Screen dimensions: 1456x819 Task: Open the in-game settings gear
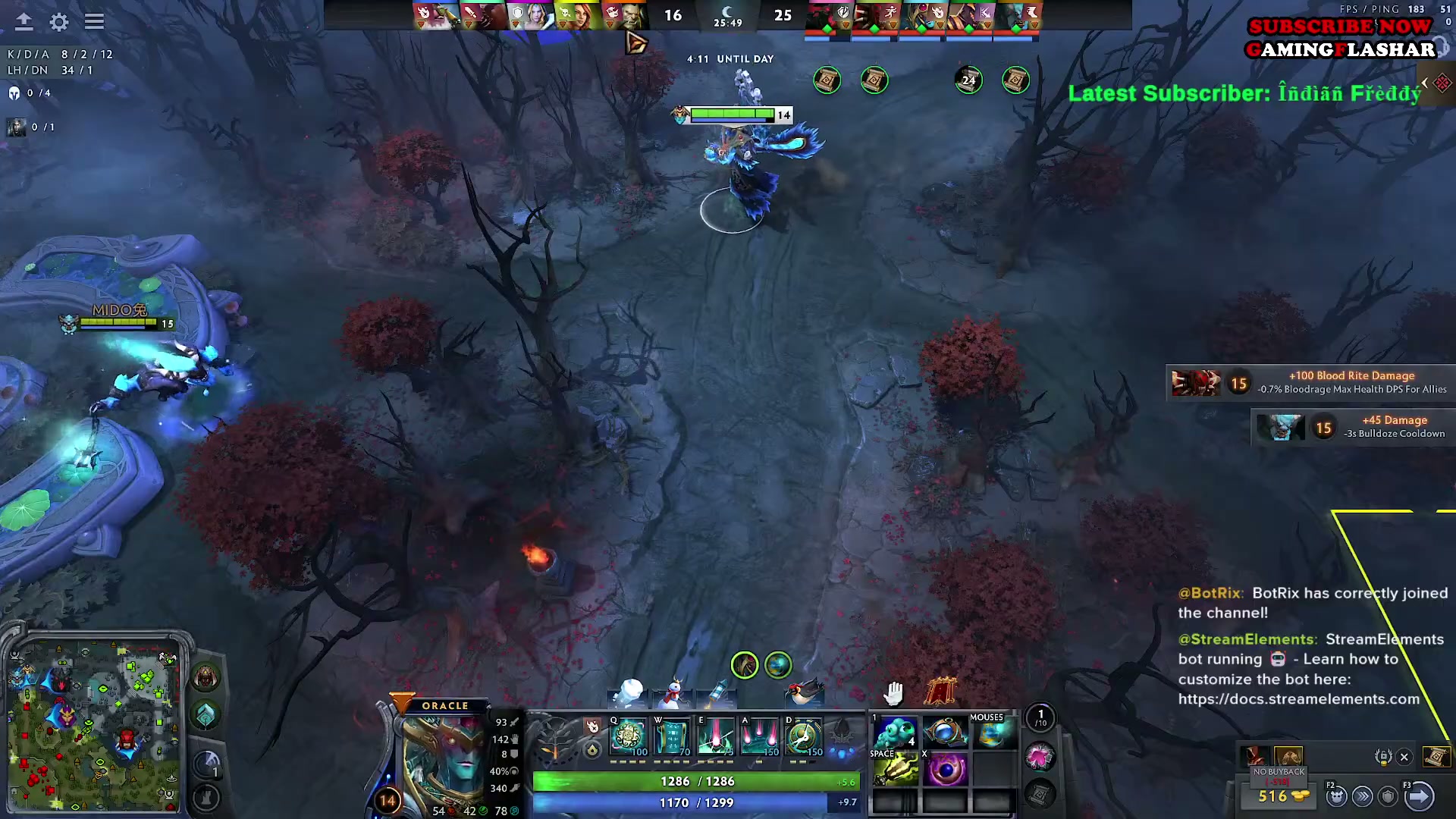point(58,22)
